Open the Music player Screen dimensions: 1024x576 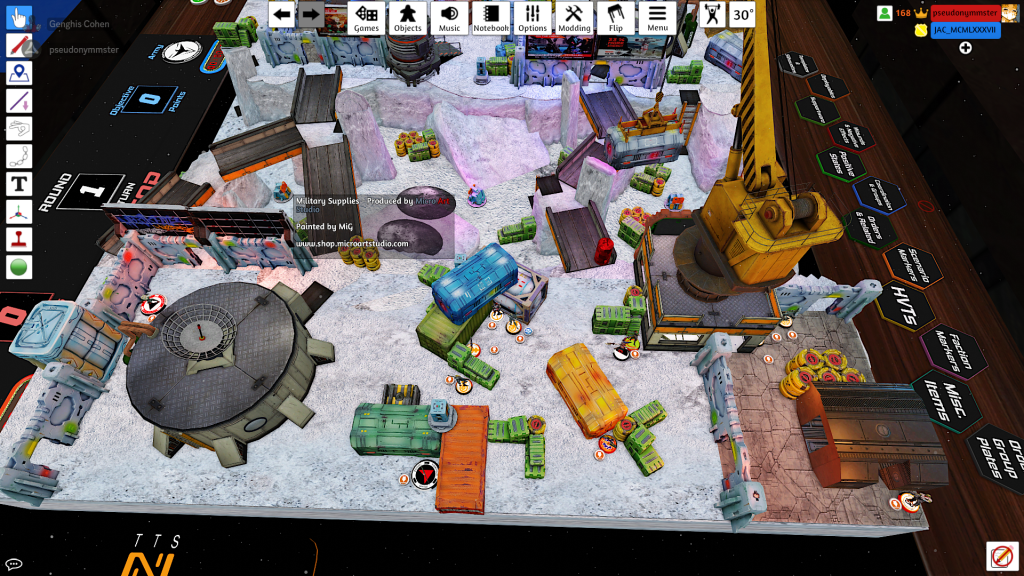pyautogui.click(x=450, y=17)
